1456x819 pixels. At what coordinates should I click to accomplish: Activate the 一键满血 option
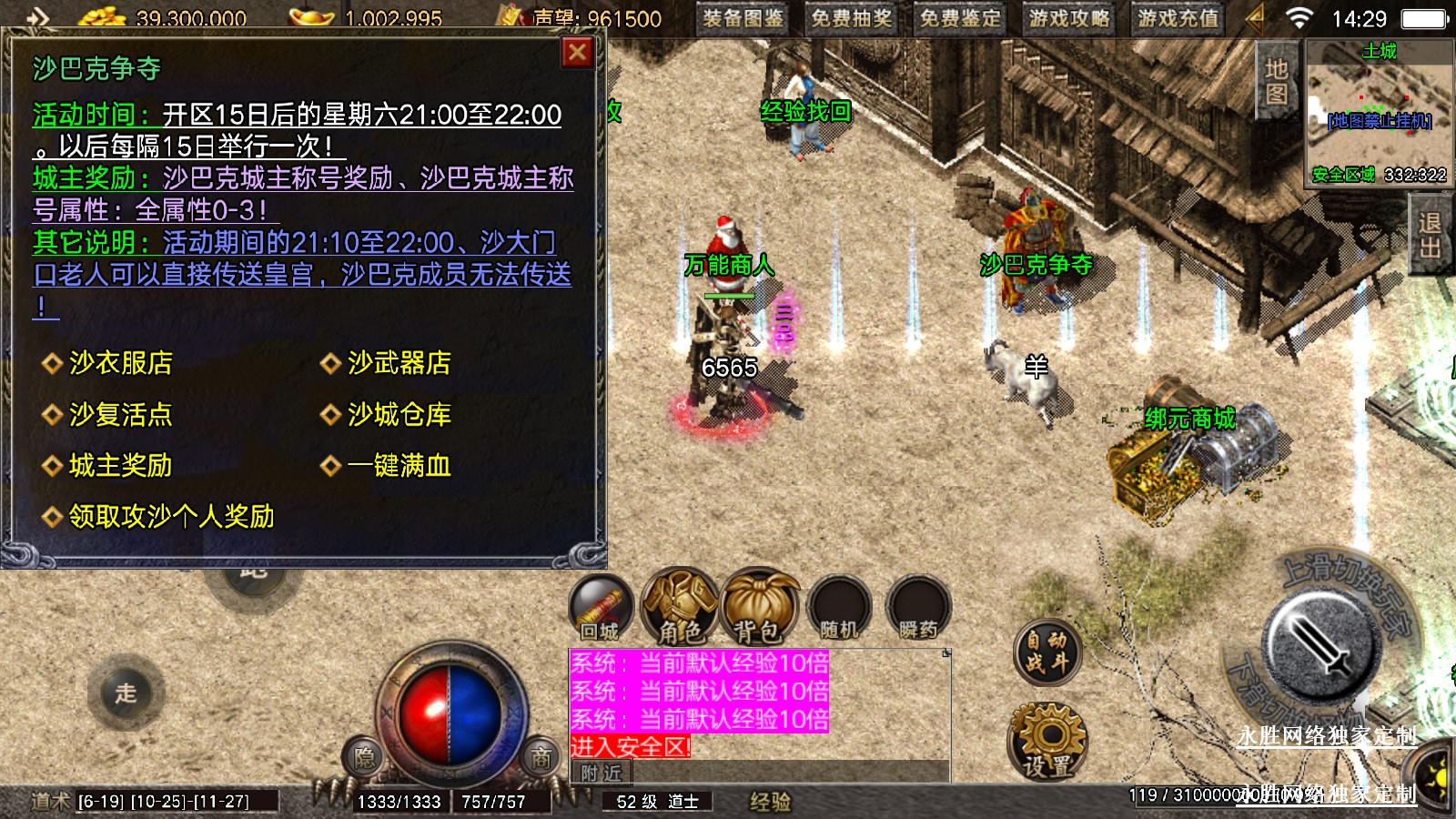click(x=399, y=466)
